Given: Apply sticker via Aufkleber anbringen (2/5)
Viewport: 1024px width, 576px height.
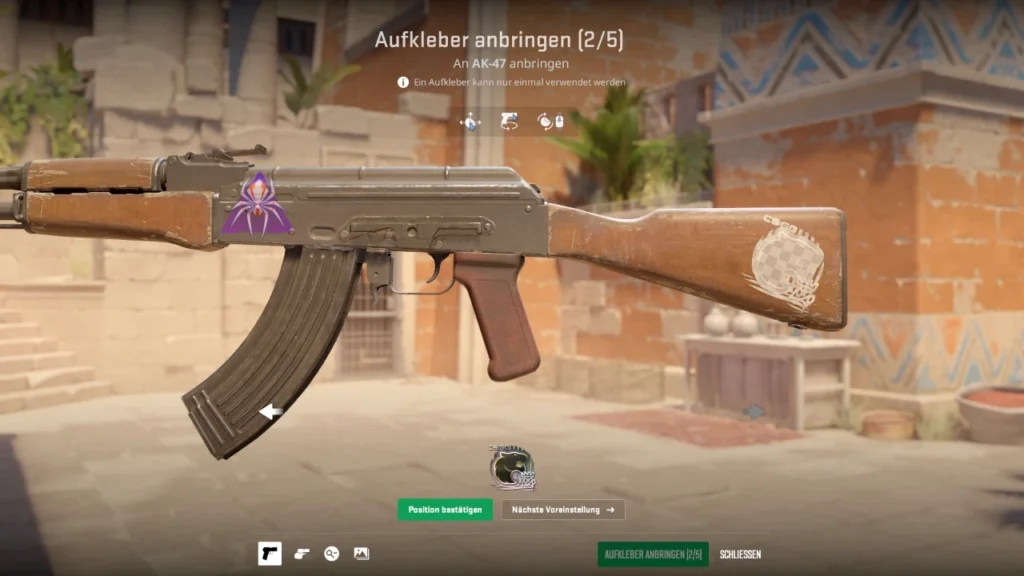Looking at the screenshot, I should [653, 554].
